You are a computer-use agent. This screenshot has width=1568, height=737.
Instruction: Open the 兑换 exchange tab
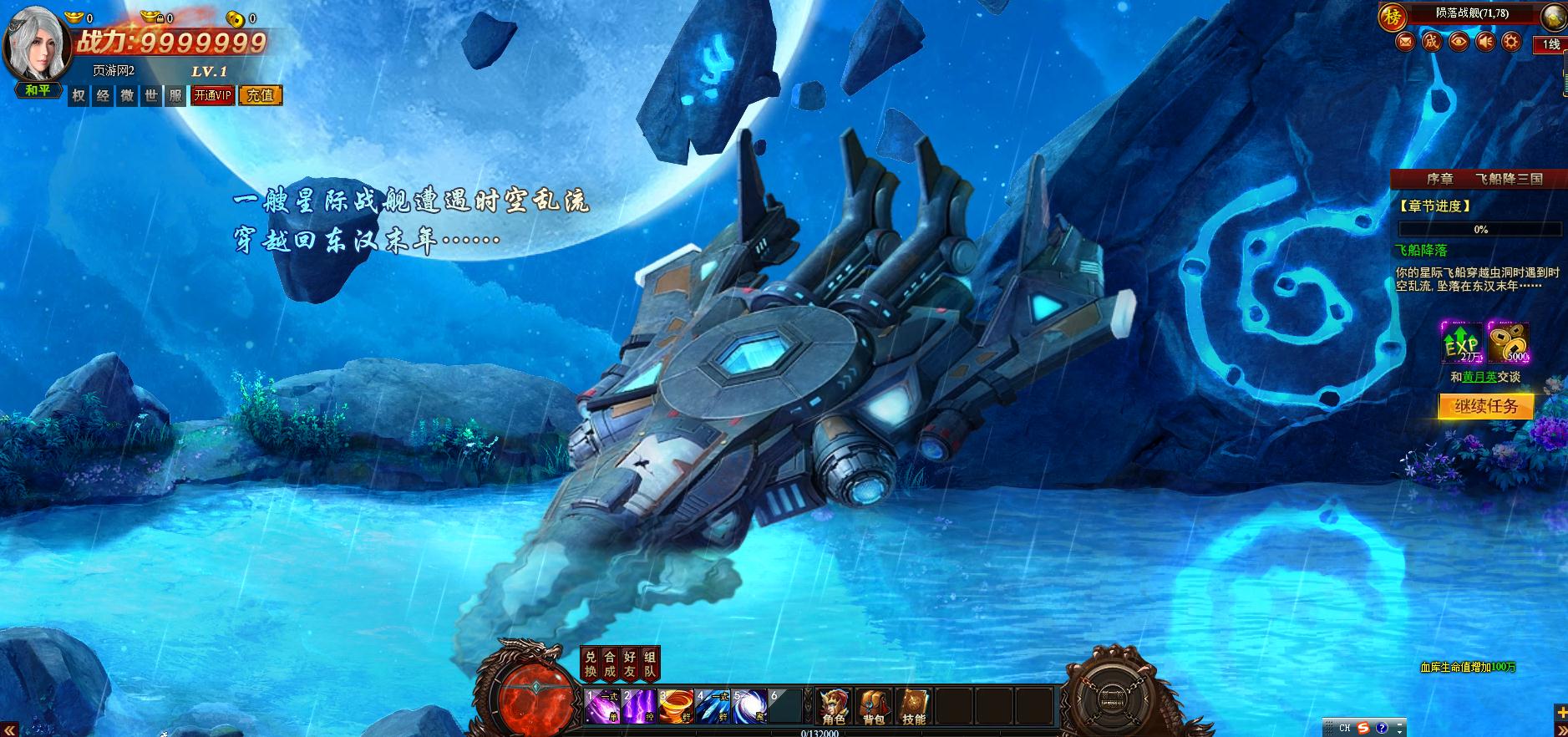[591, 664]
